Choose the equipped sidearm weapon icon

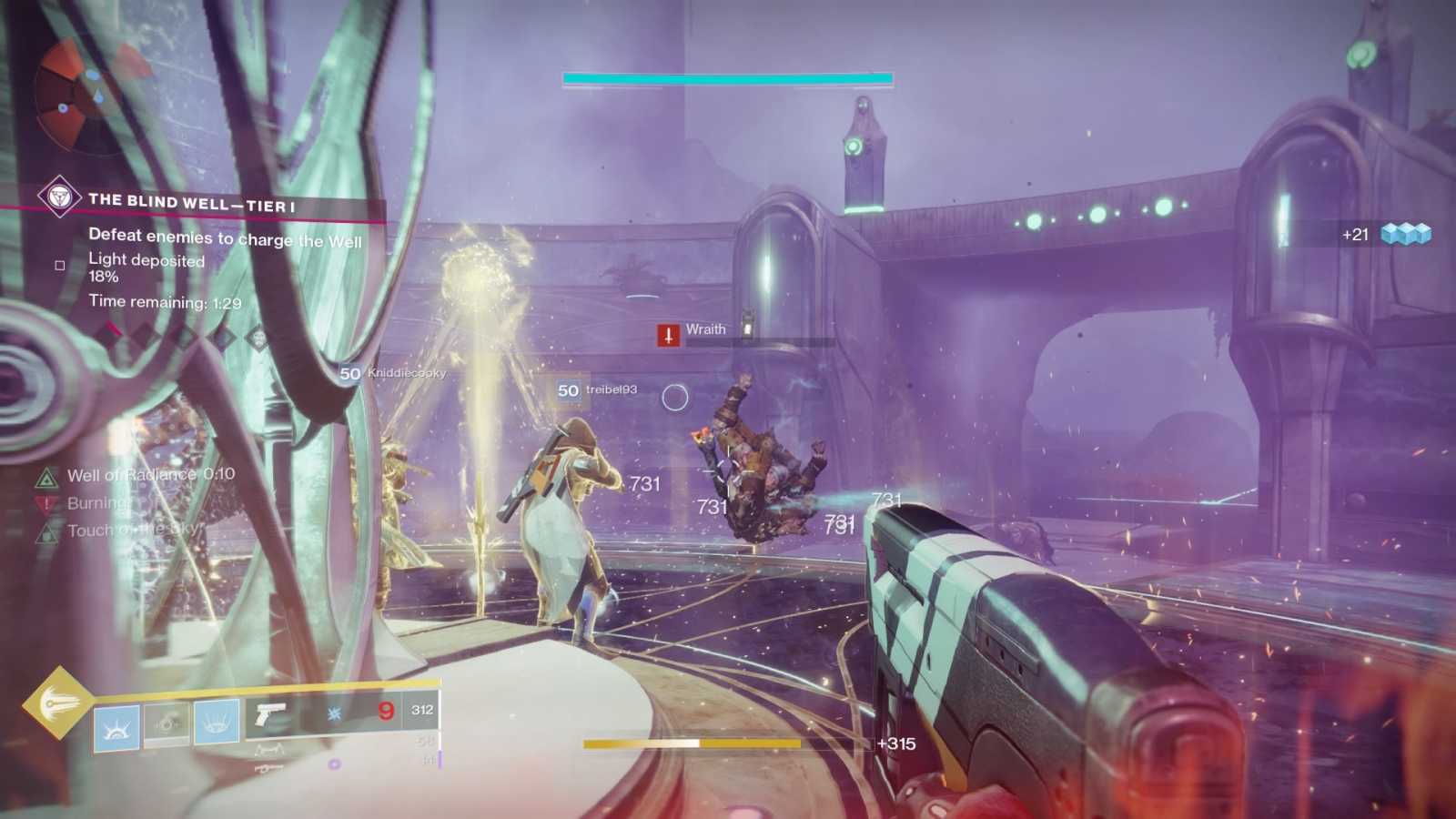(270, 715)
